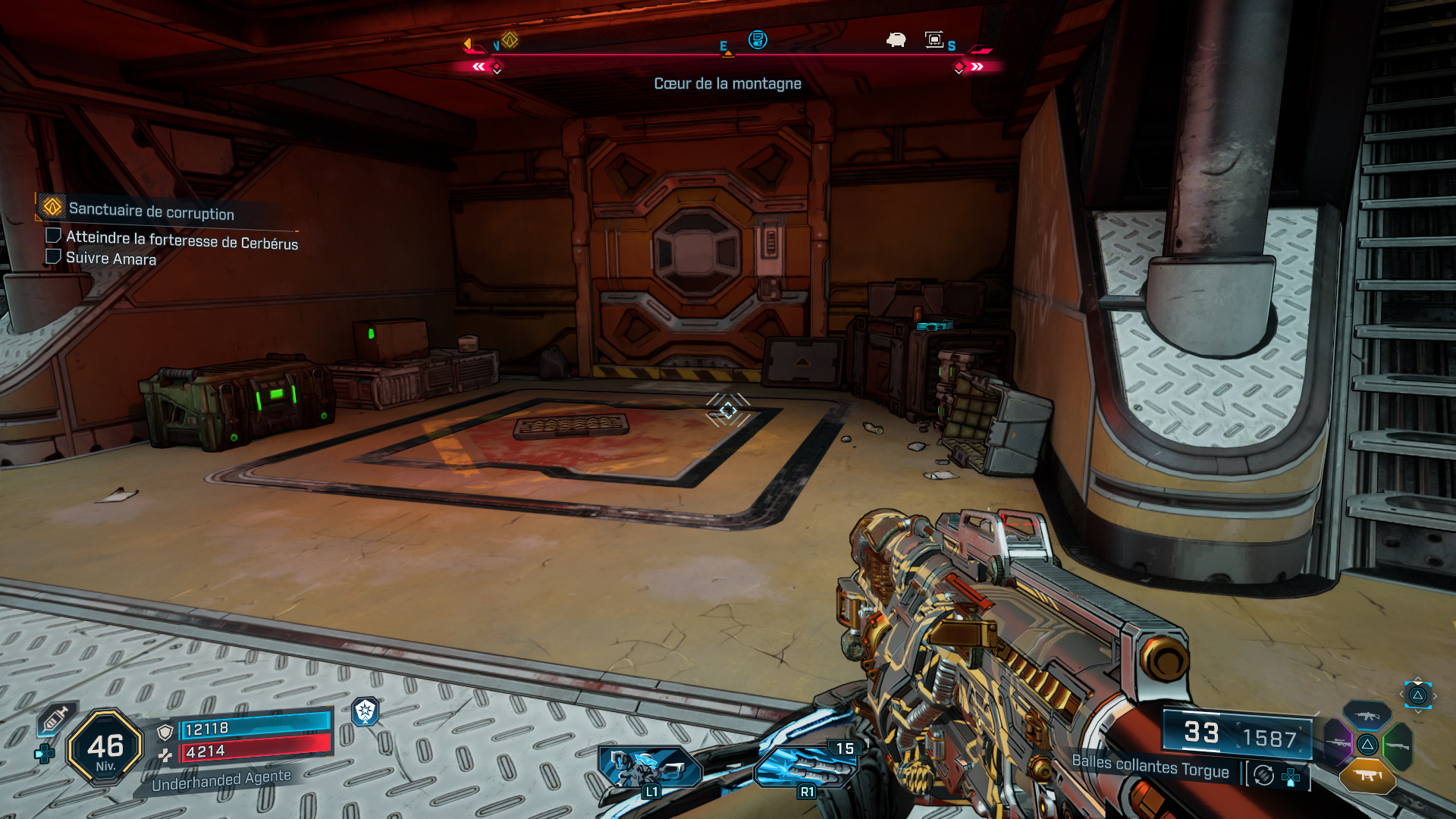
Task: Switch to the green shotgun weapon slot
Action: click(x=1397, y=746)
